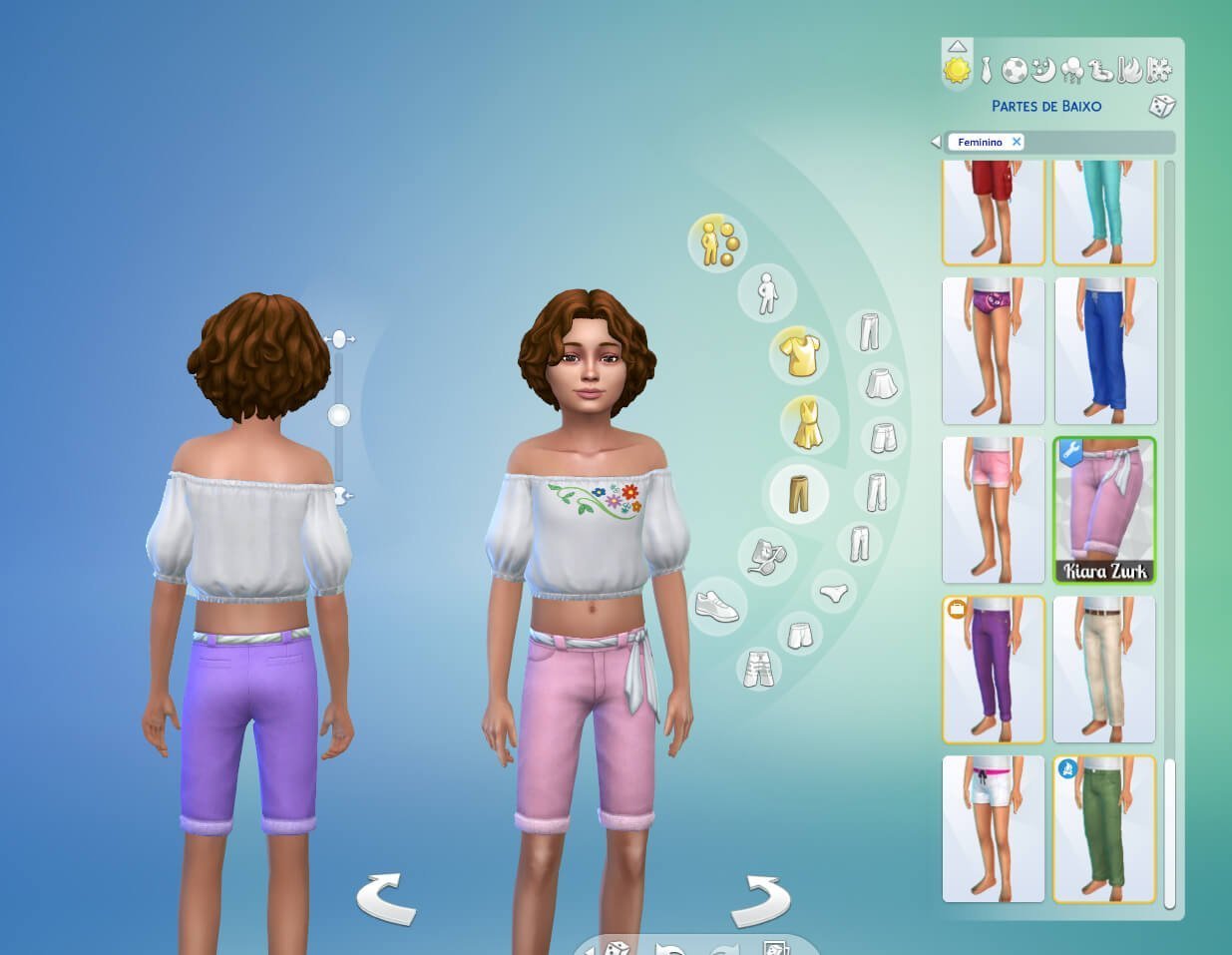Select the pink shorts Kiara Zurk thumbnail
Image resolution: width=1232 pixels, height=955 pixels.
coord(1105,510)
